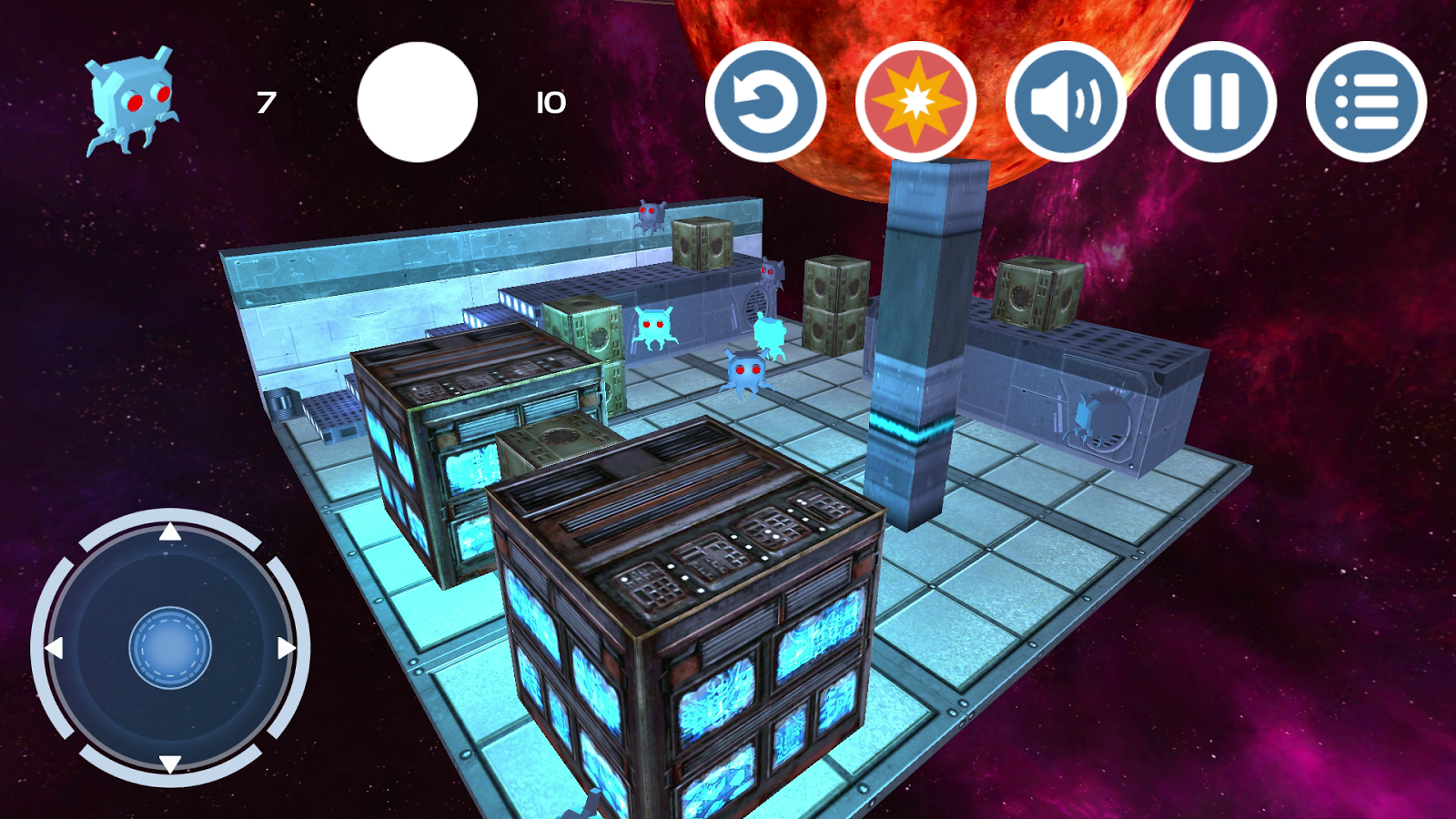This screenshot has height=819, width=1456.
Task: Pause the game
Action: [1216, 102]
